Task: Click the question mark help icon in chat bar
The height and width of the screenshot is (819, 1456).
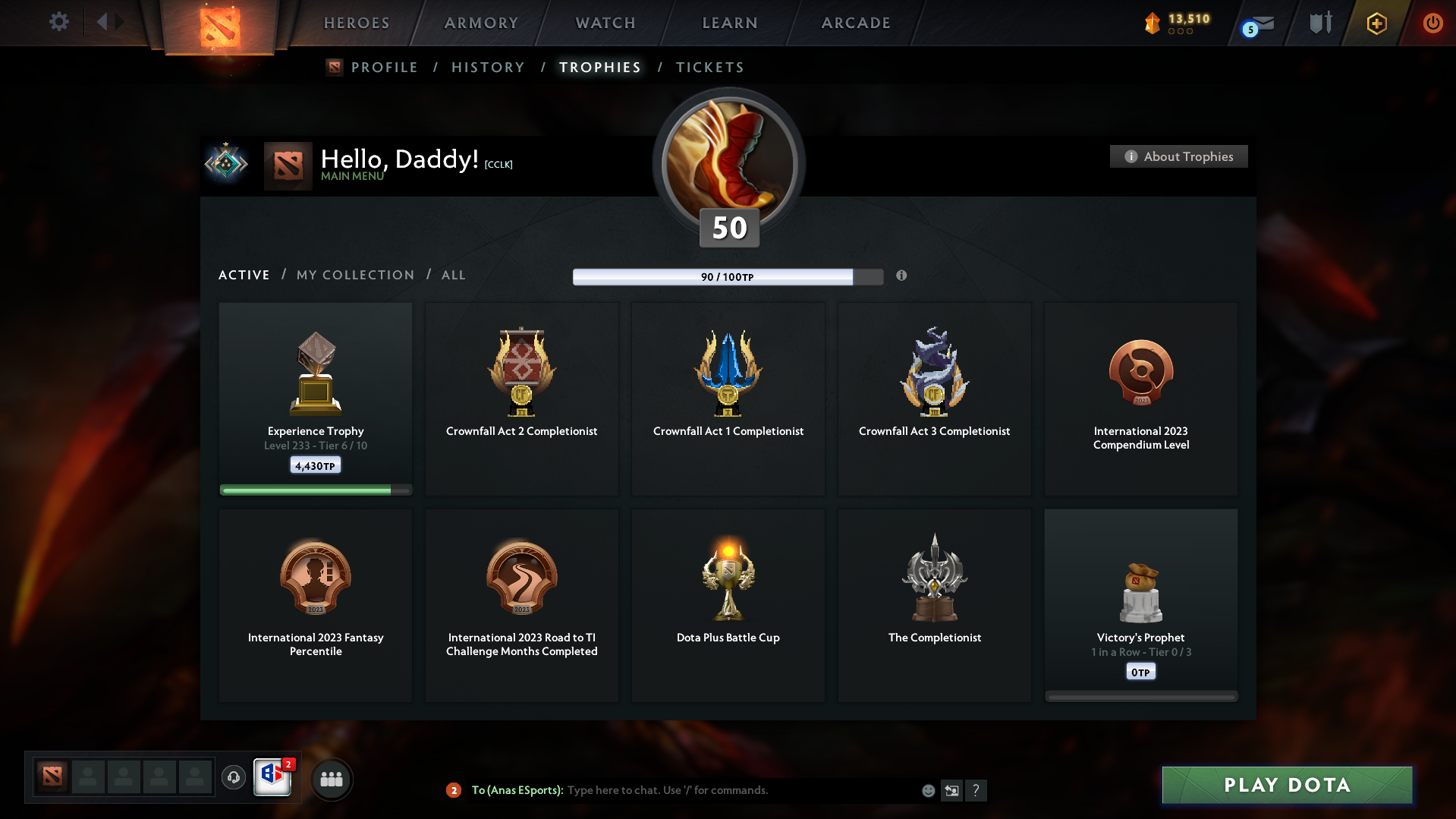Action: (976, 790)
